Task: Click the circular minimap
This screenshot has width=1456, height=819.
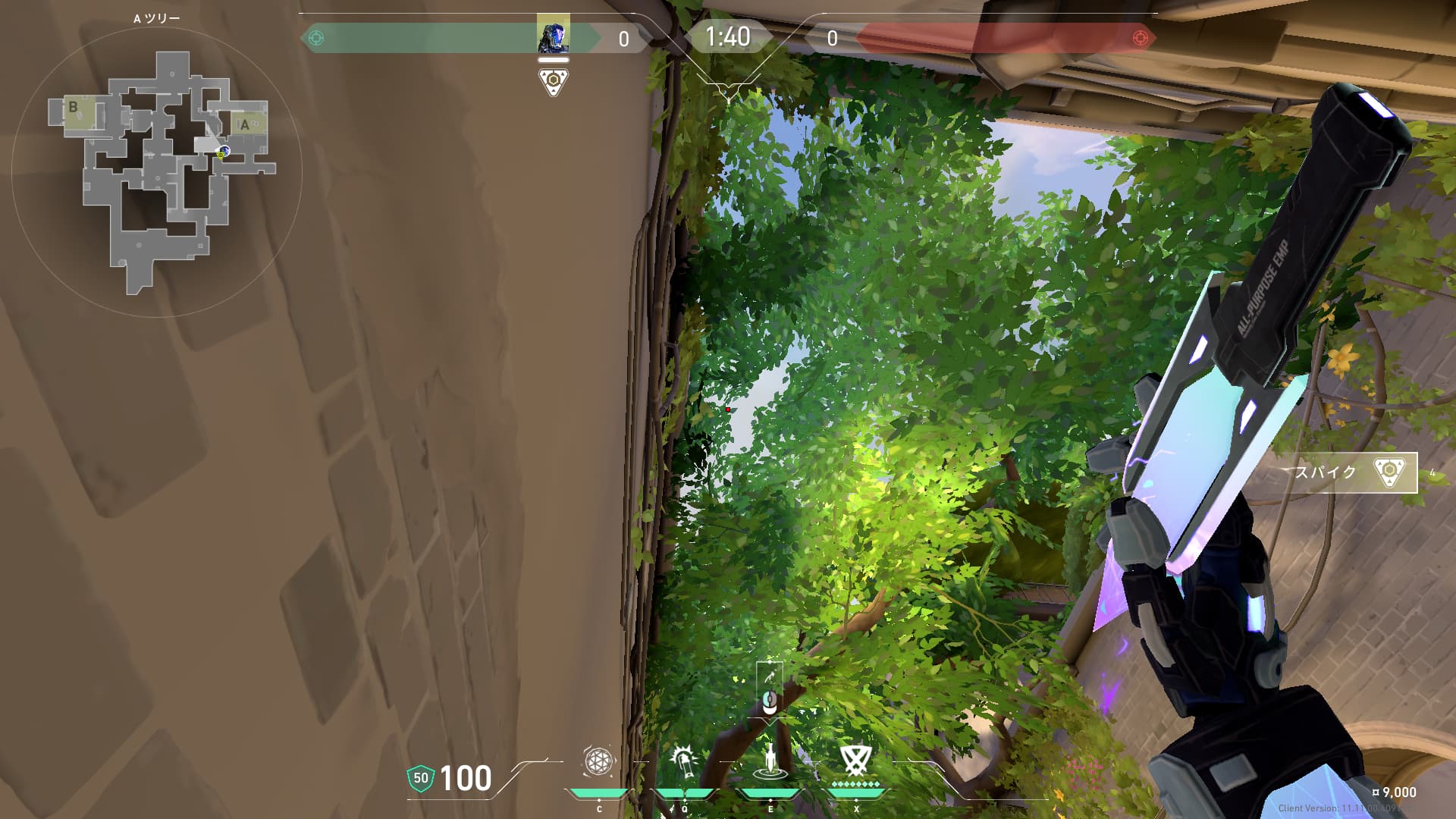Action: (x=157, y=171)
